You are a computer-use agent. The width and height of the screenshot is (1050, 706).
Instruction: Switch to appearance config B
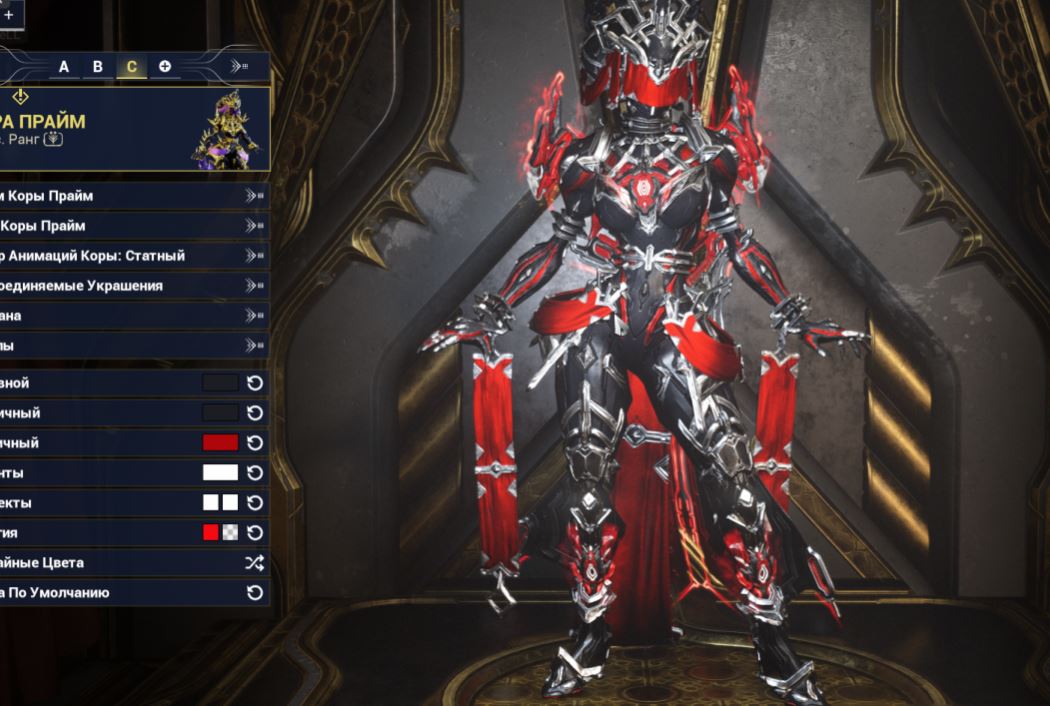point(98,67)
